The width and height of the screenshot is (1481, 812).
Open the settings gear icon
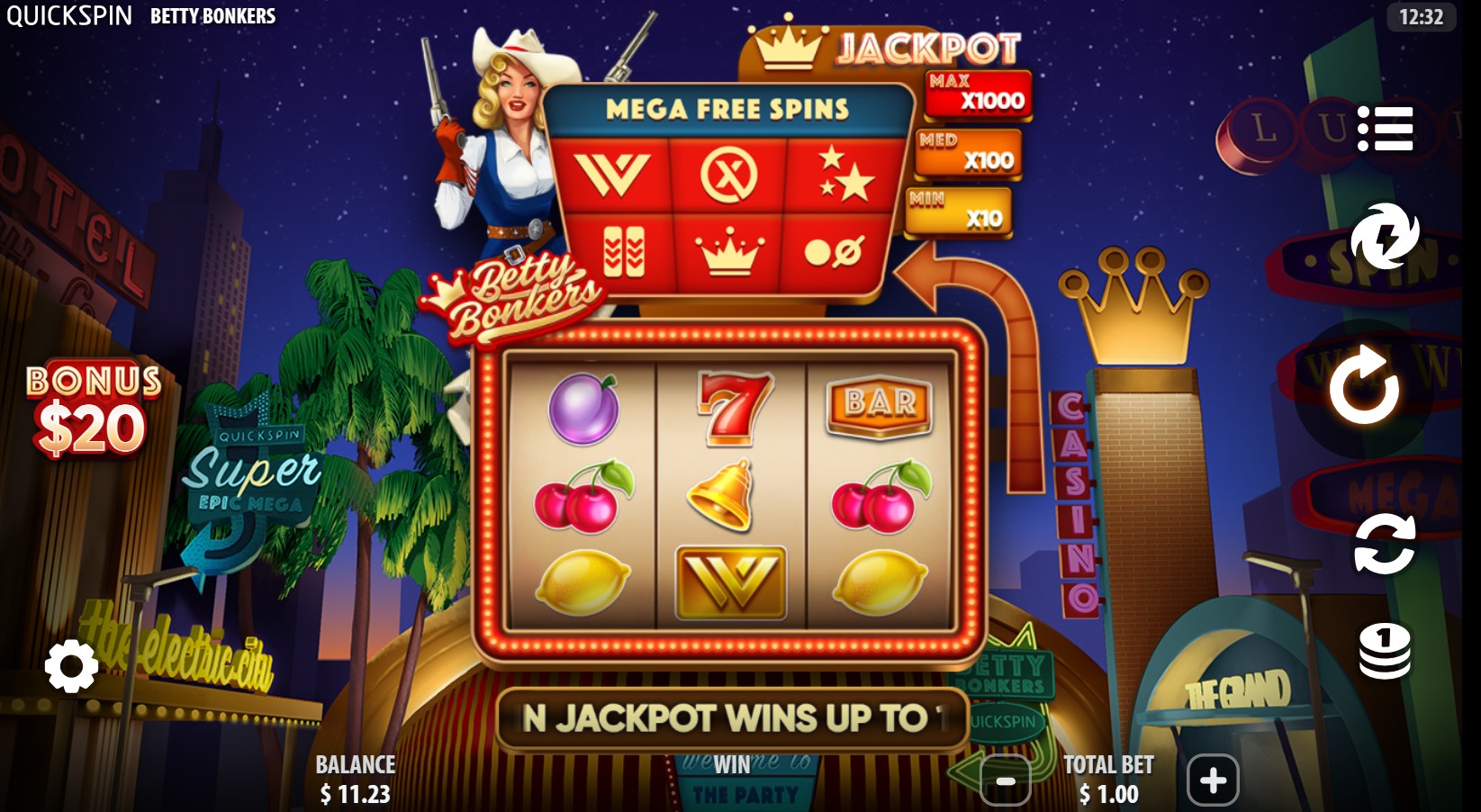70,668
